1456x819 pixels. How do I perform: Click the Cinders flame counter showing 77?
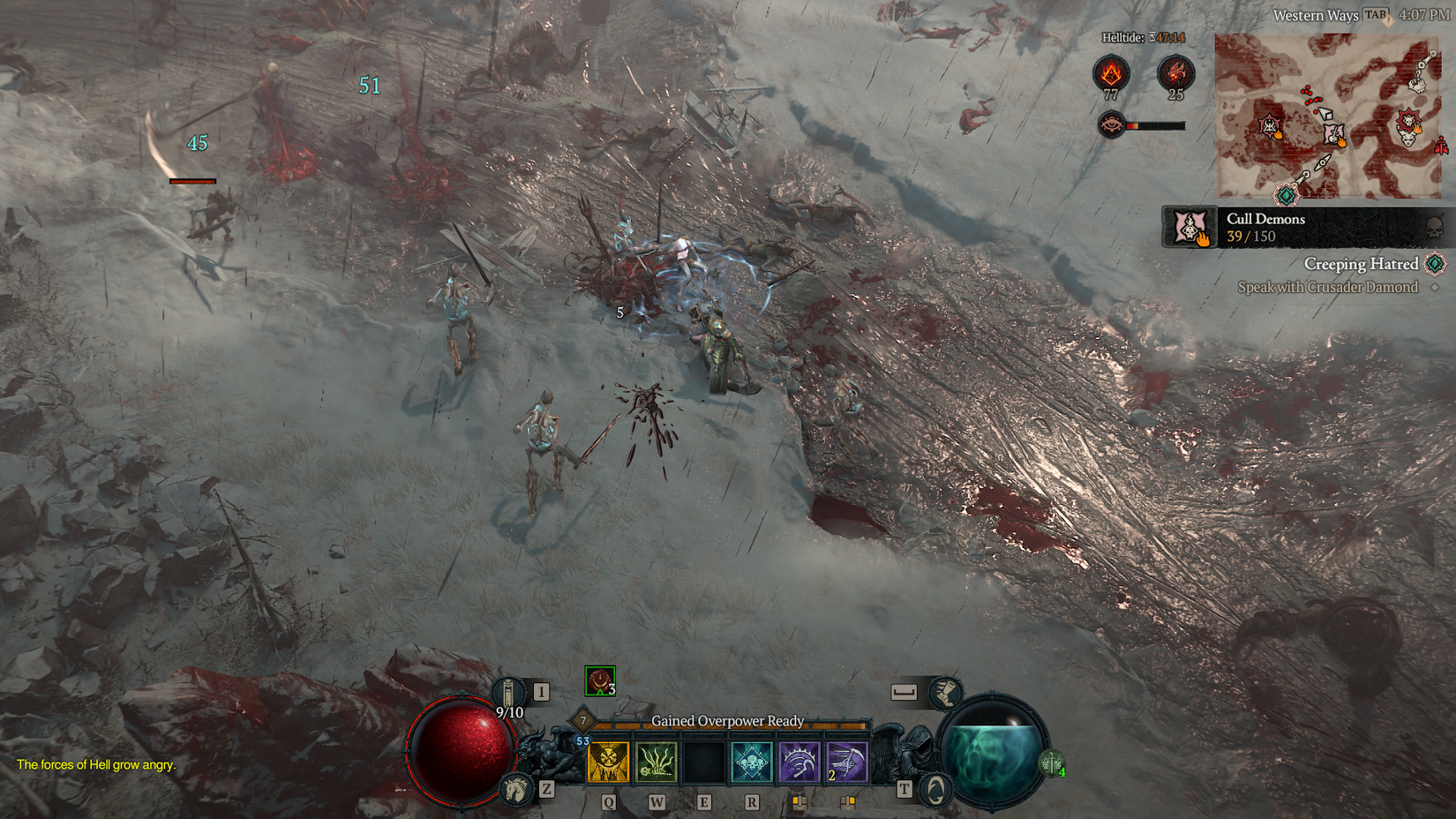1112,73
